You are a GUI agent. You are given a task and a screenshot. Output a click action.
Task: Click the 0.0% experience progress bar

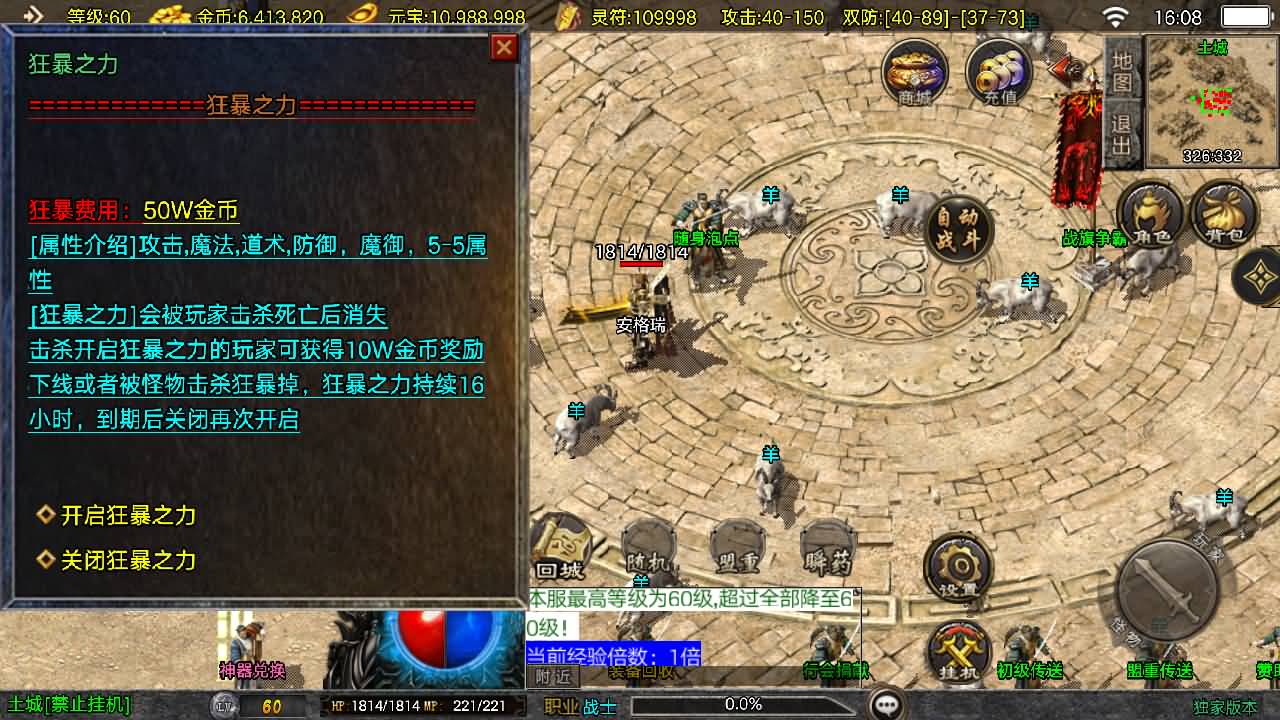coord(742,703)
